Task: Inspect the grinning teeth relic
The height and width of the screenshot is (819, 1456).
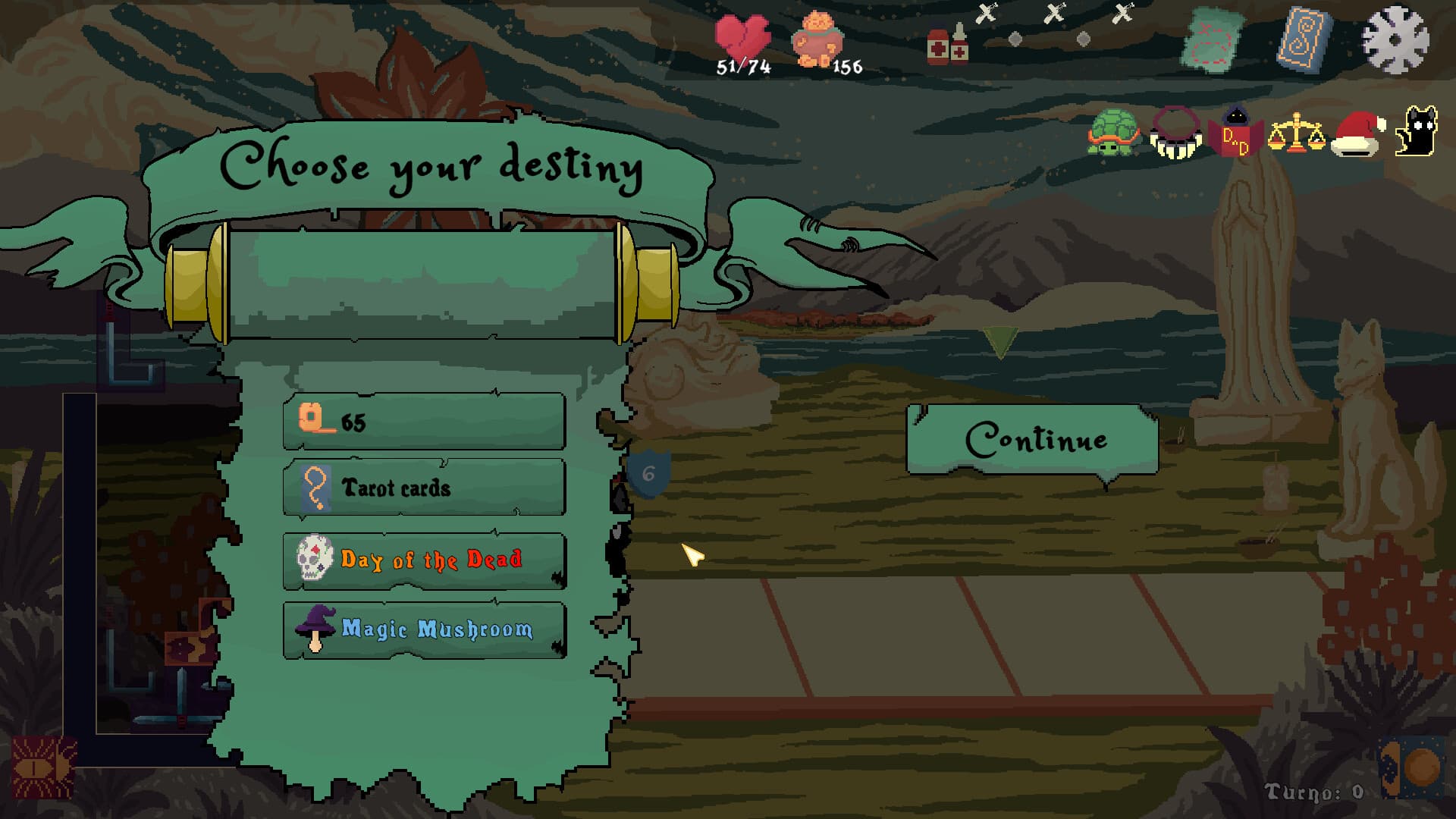Action: click(x=1175, y=133)
